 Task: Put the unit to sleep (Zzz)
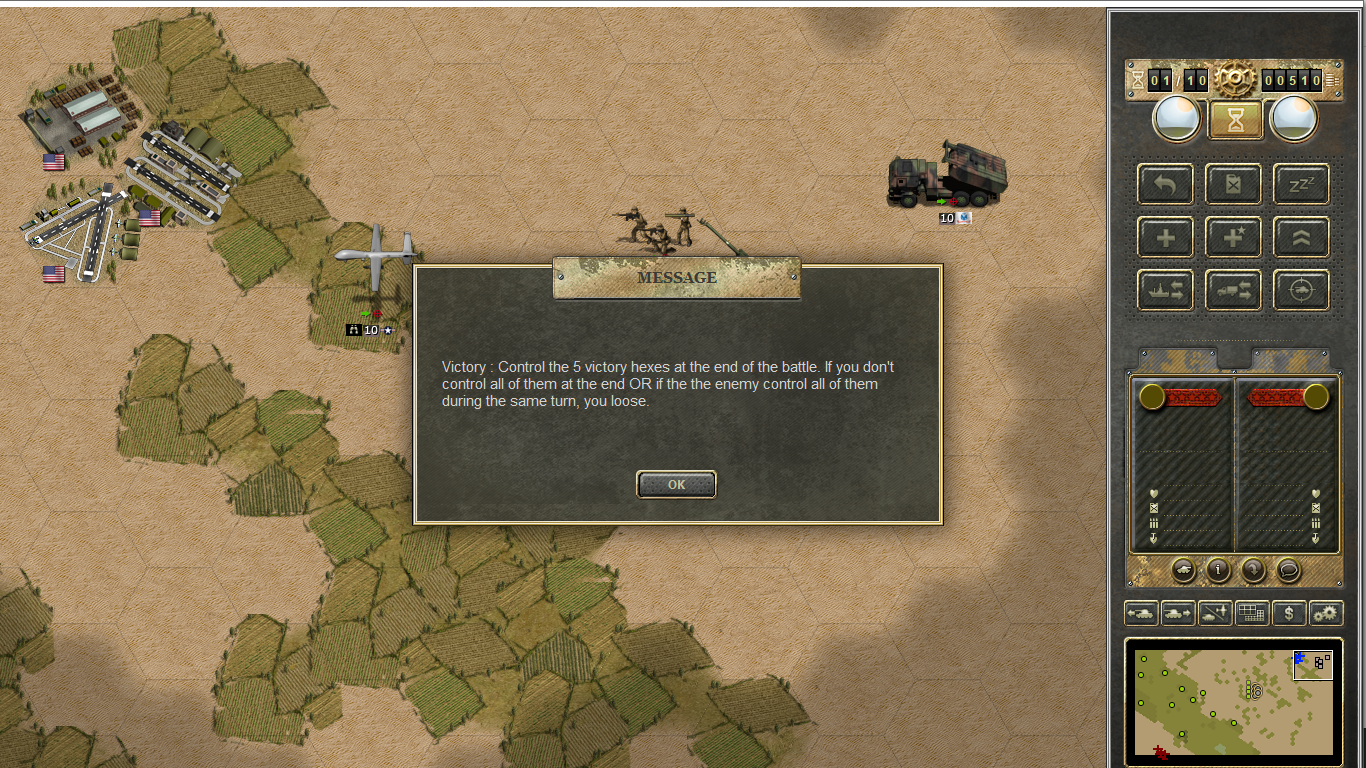tap(1301, 184)
